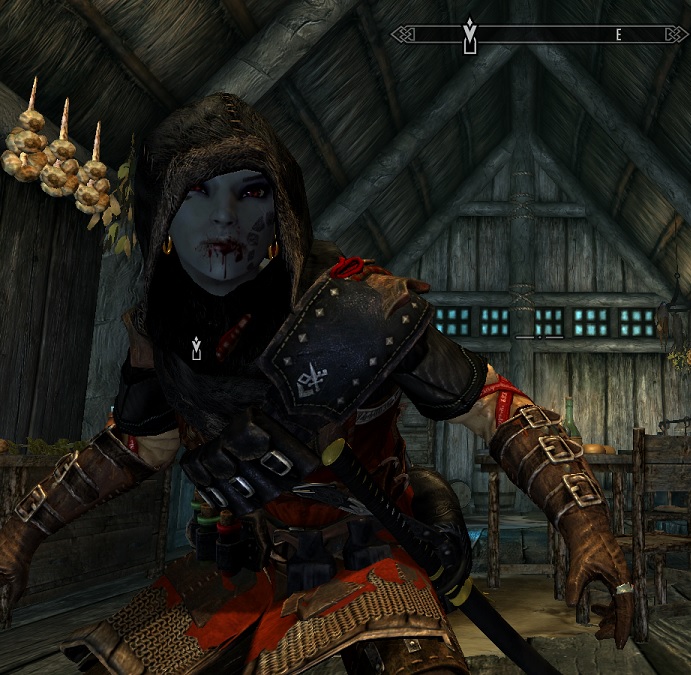Image resolution: width=691 pixels, height=675 pixels.
Task: Click the quest marker on the compass bar
Action: (469, 35)
